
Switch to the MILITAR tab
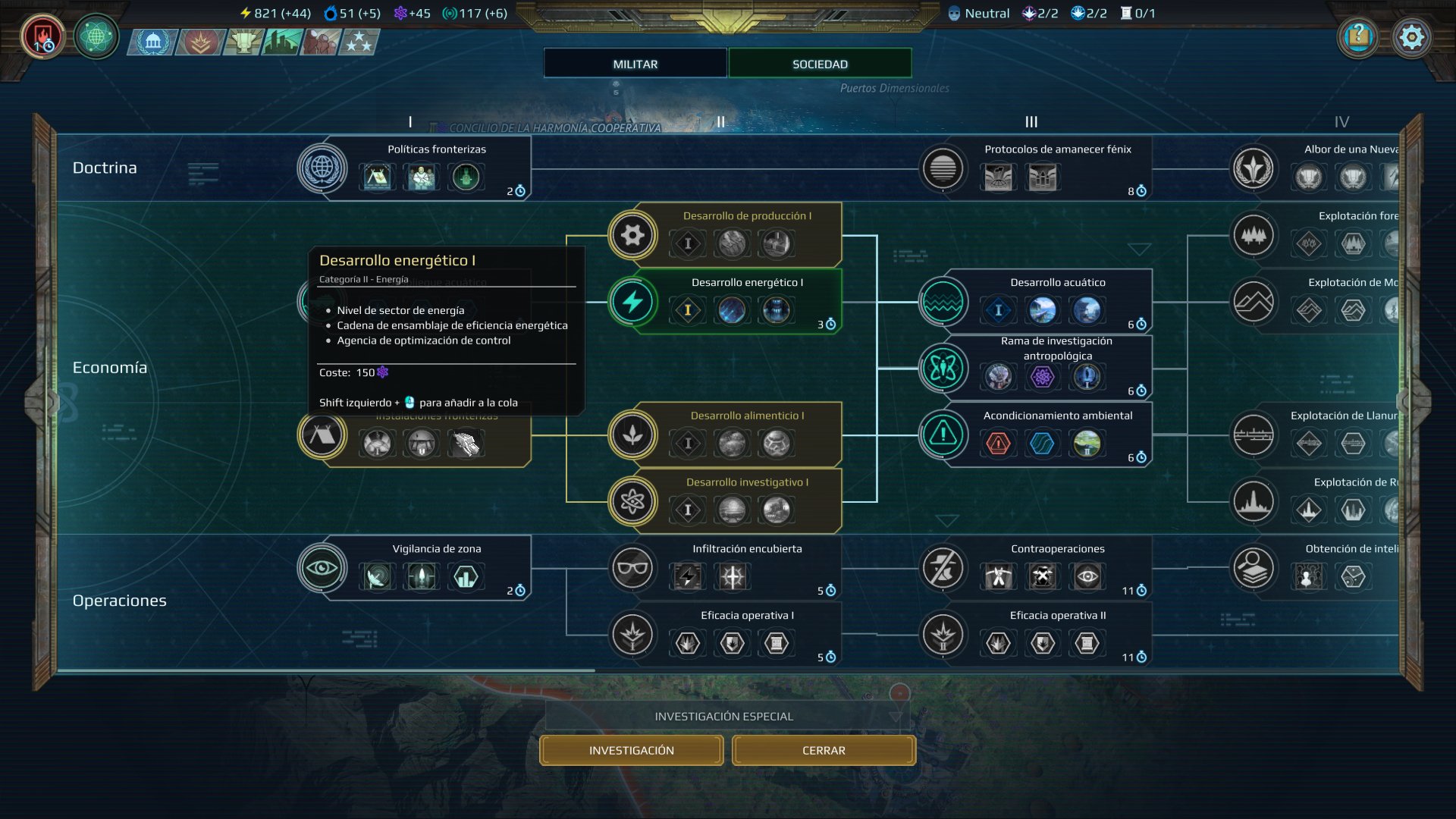(634, 63)
